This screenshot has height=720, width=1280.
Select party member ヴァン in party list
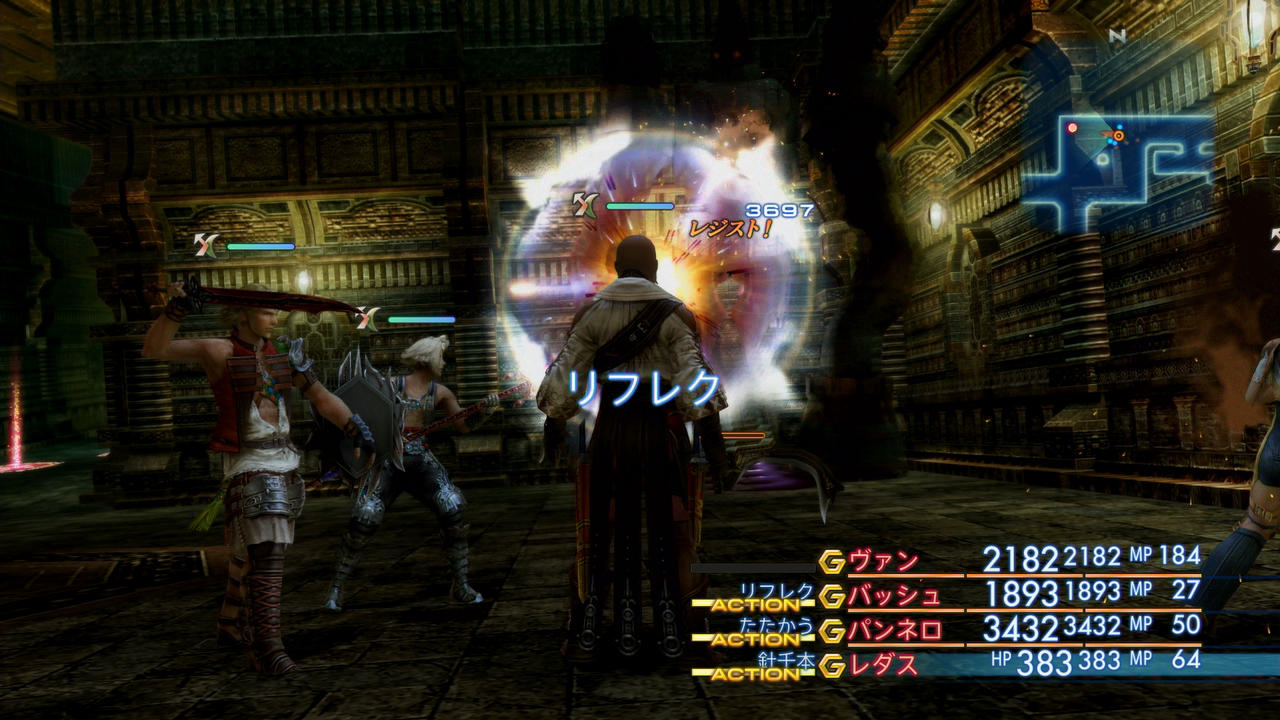pyautogui.click(x=883, y=561)
